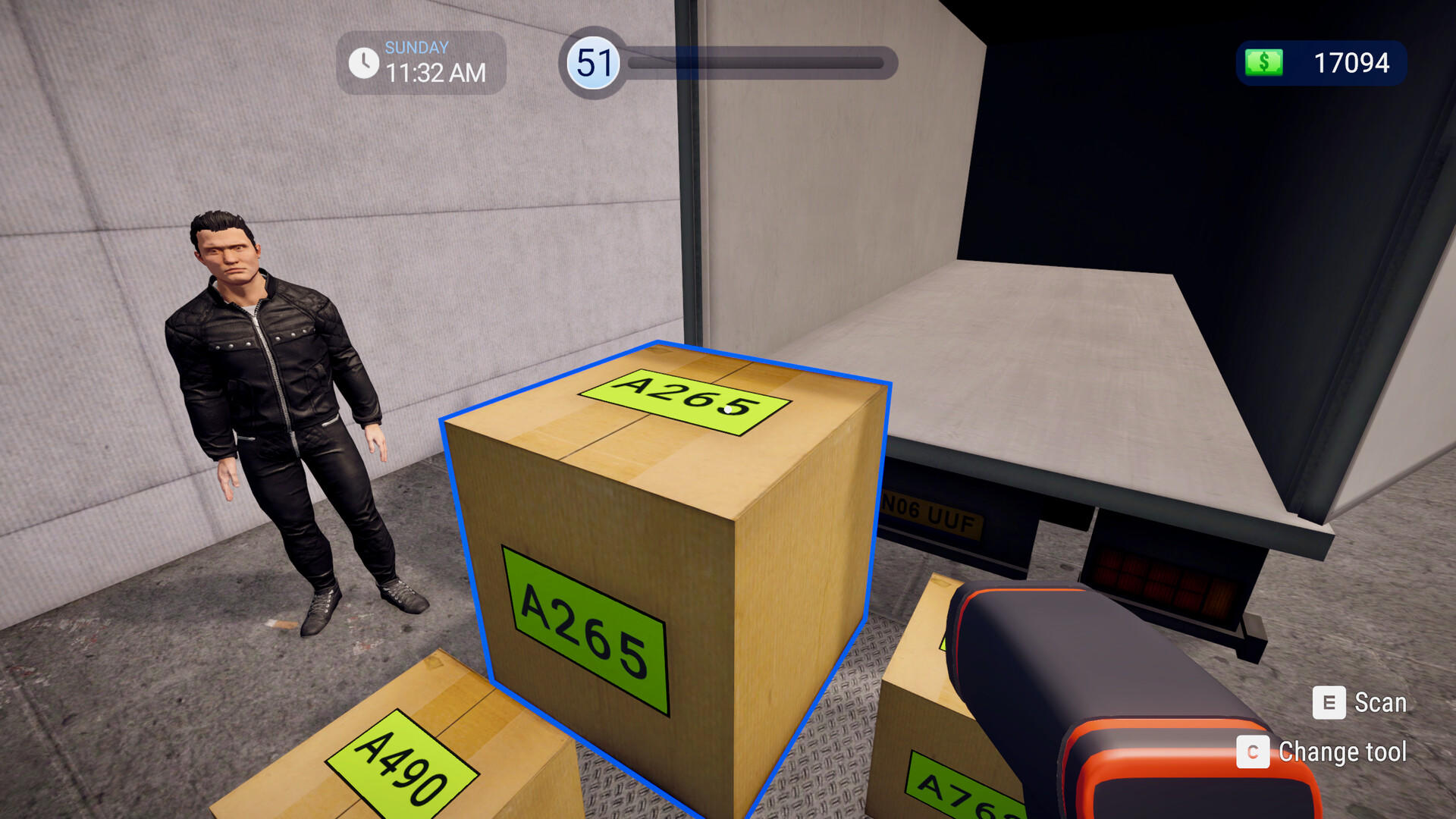1456x819 pixels.
Task: Click the white crosshair dot reticle
Action: tap(729, 407)
